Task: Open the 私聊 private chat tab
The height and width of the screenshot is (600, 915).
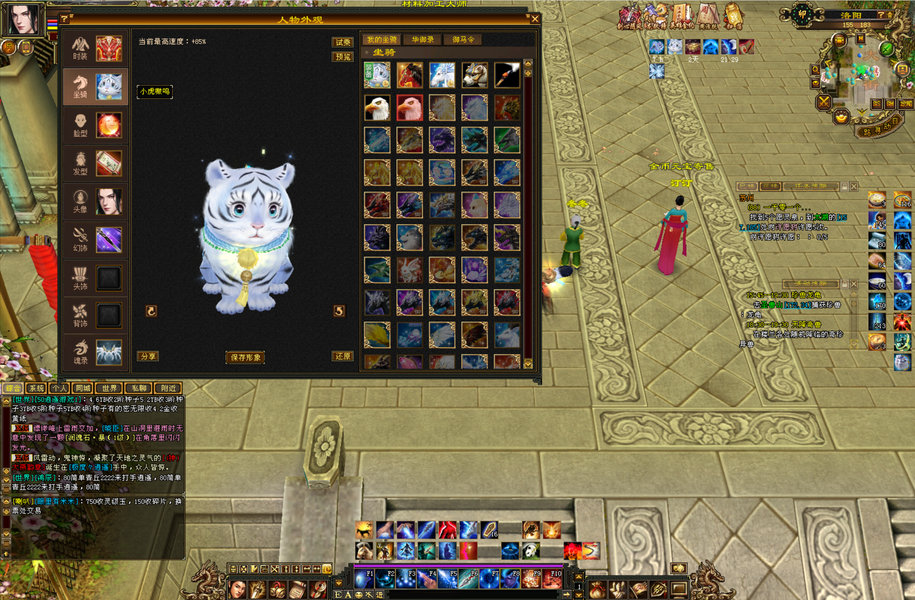Action: coord(139,387)
